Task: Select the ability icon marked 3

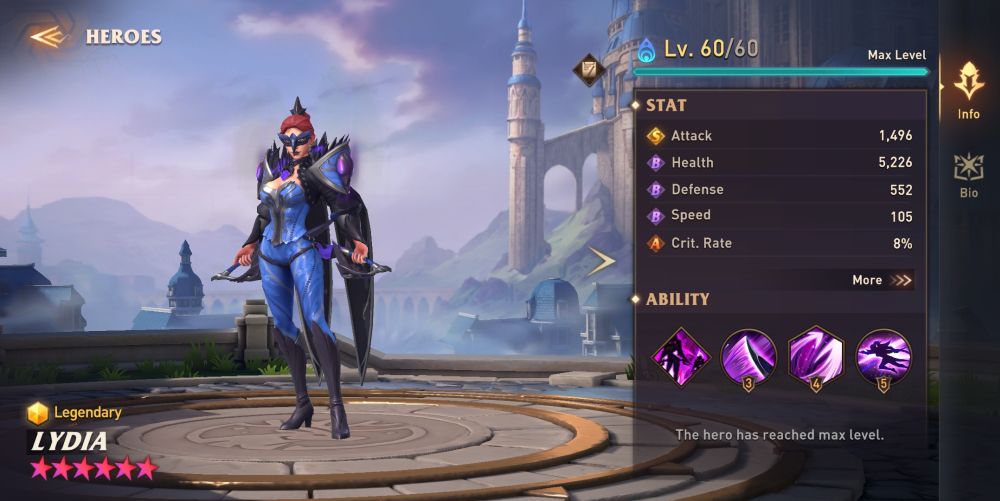Action: (749, 356)
